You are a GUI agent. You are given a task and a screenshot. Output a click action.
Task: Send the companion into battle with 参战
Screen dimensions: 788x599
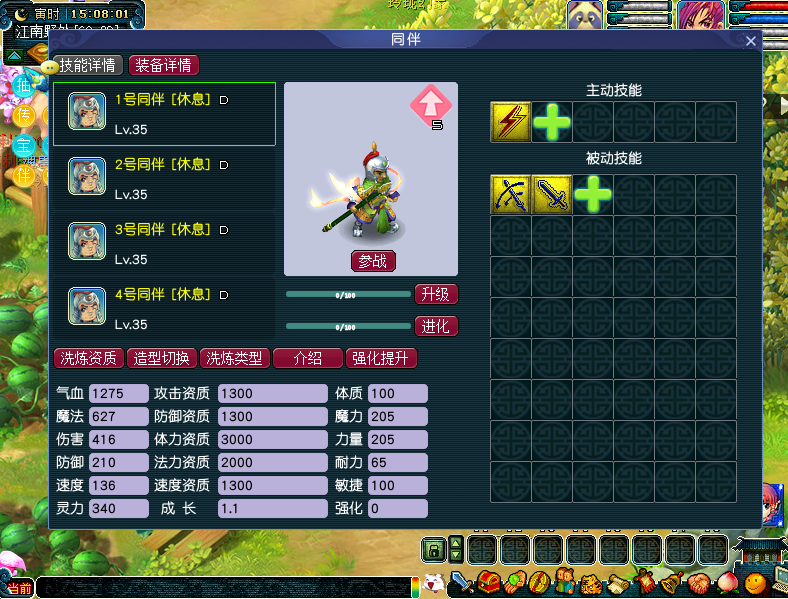pos(374,261)
